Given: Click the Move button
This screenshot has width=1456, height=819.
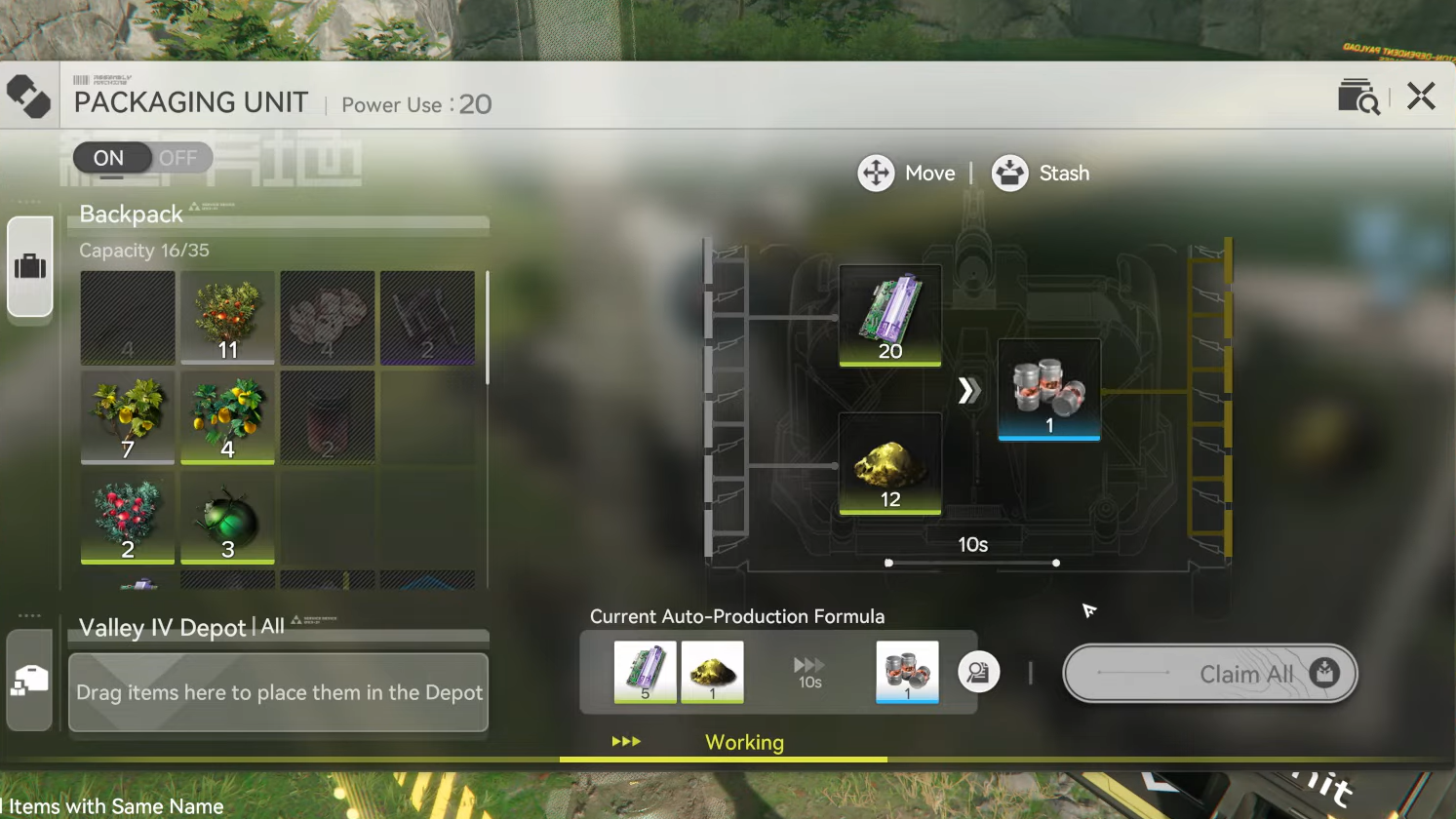Looking at the screenshot, I should click(906, 174).
